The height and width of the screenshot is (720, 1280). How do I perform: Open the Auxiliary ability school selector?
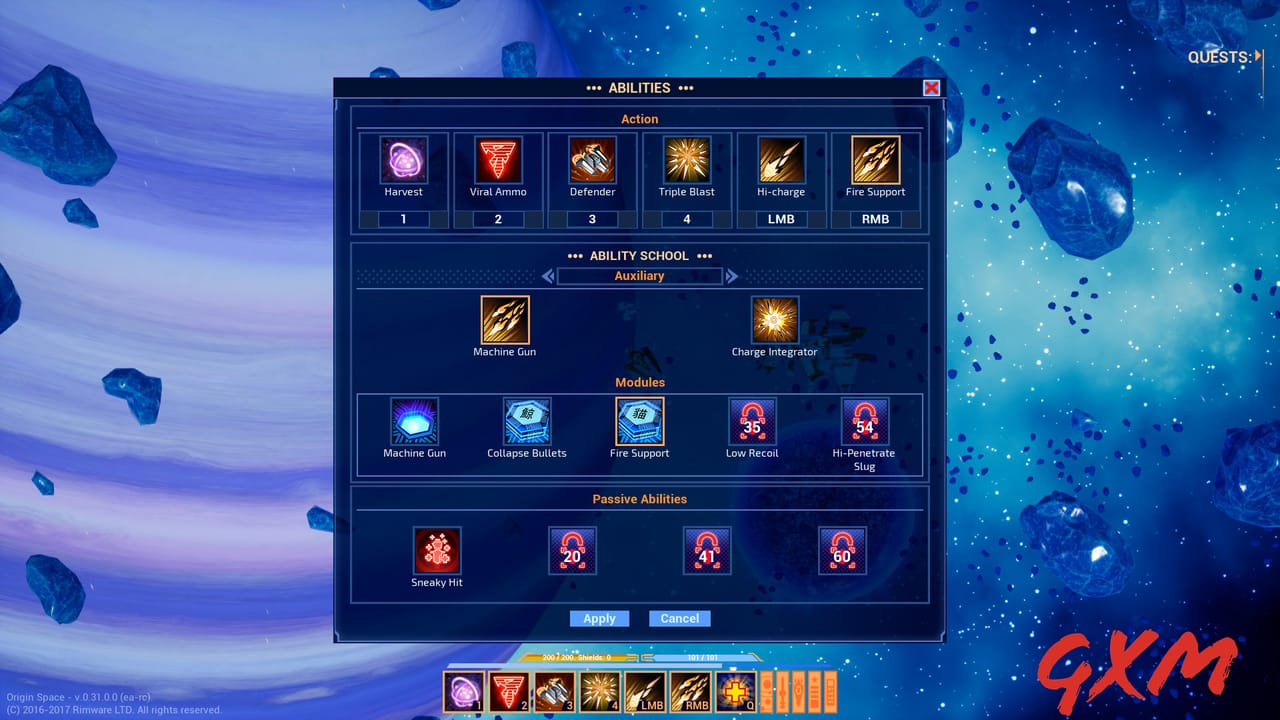(639, 276)
